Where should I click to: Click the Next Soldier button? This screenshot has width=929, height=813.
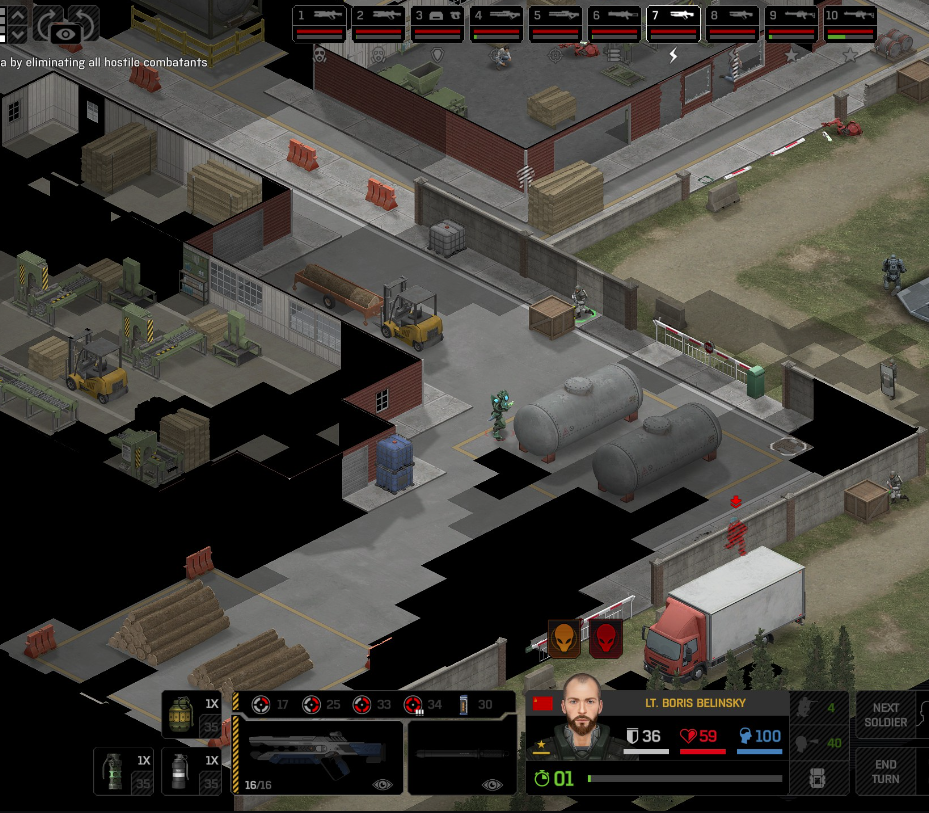886,715
